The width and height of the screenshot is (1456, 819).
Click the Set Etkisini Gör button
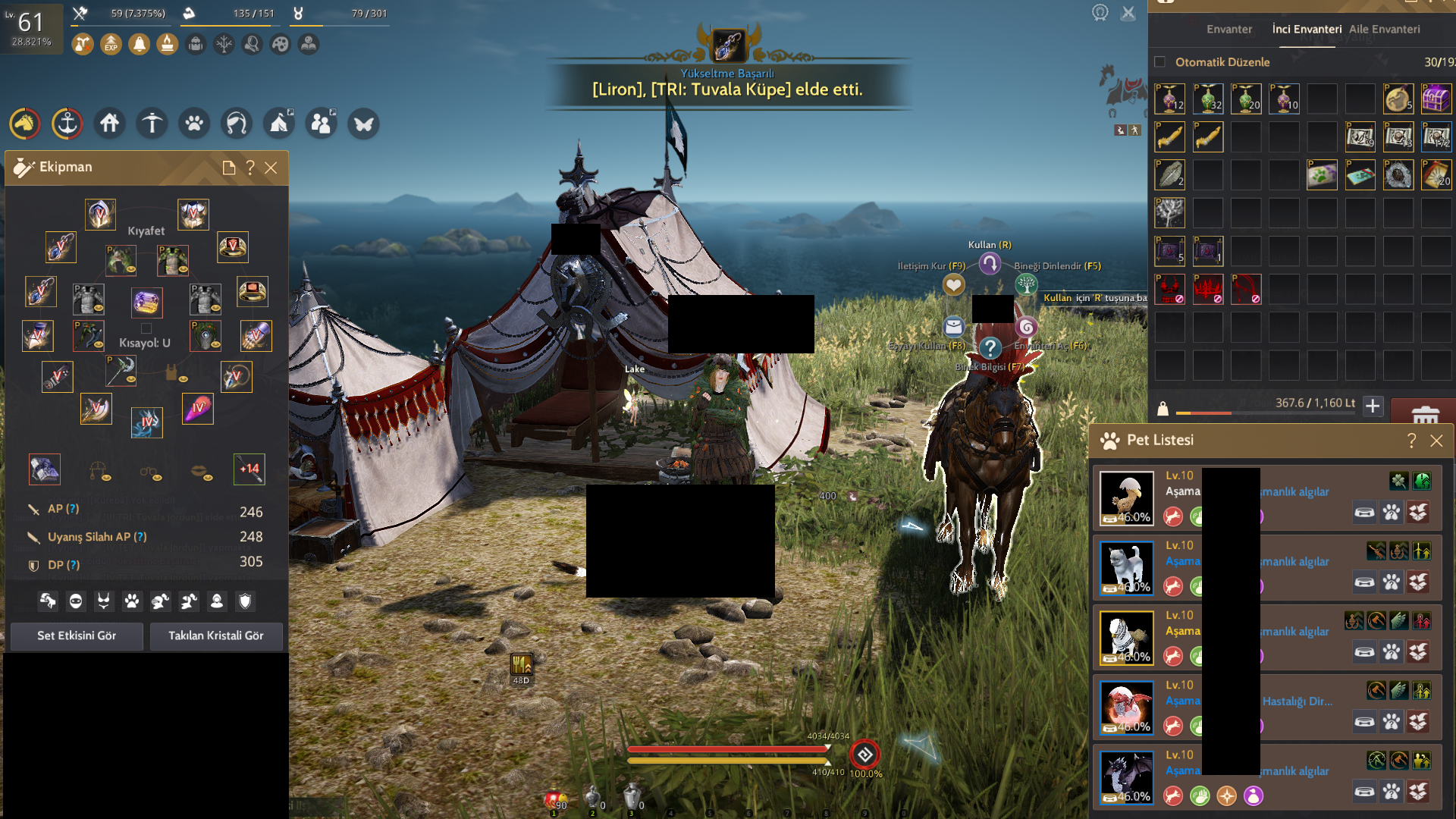pos(76,636)
